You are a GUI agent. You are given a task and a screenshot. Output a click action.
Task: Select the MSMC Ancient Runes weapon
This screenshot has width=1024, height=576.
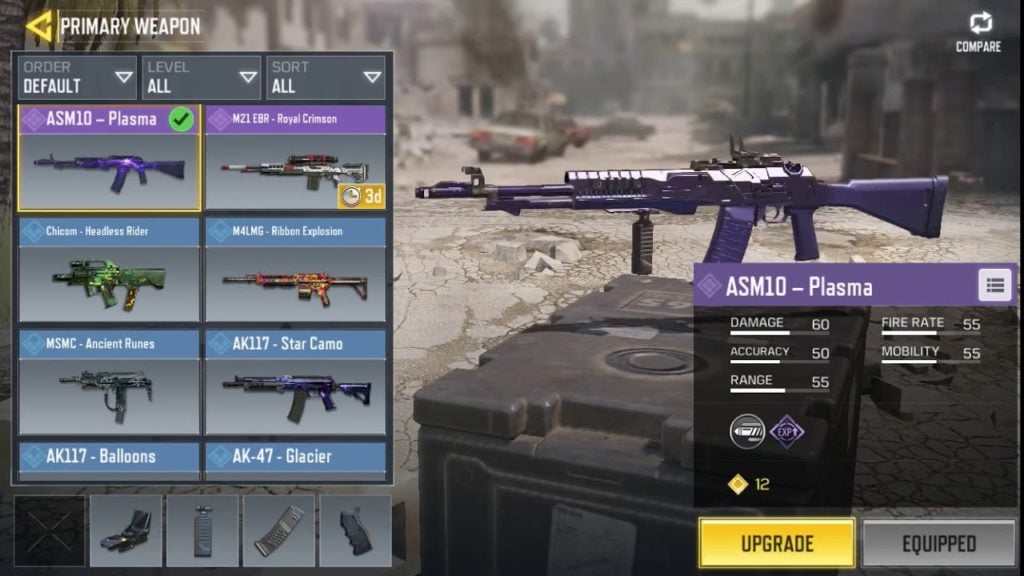click(109, 383)
